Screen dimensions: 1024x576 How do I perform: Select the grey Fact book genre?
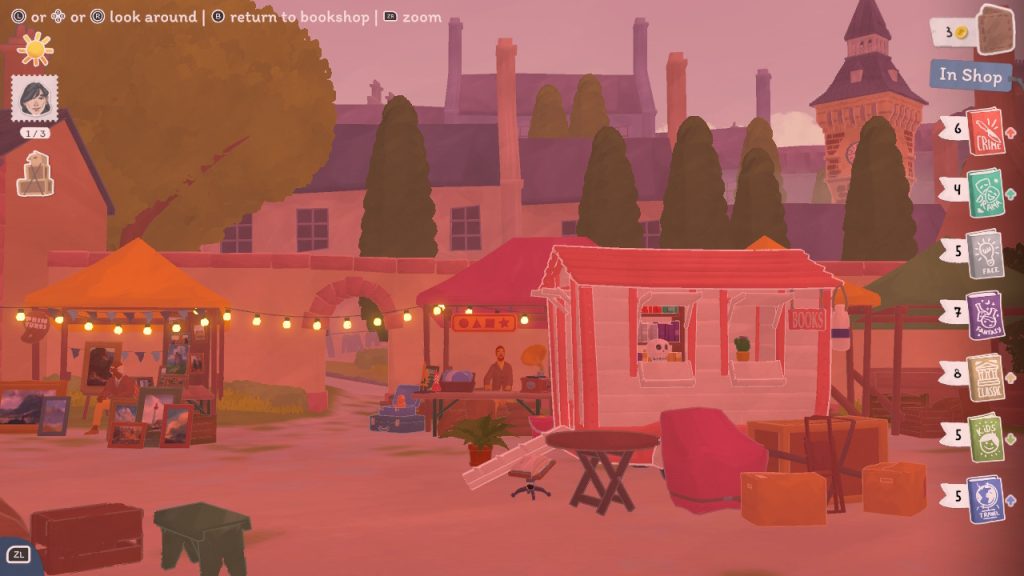[985, 251]
